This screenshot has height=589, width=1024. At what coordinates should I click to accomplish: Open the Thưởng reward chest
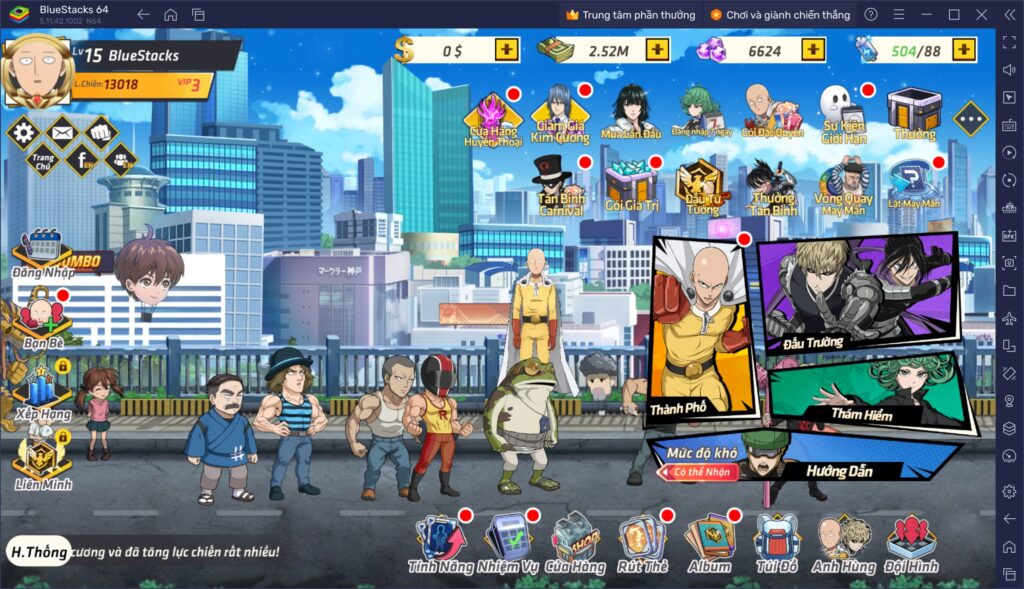(x=914, y=114)
